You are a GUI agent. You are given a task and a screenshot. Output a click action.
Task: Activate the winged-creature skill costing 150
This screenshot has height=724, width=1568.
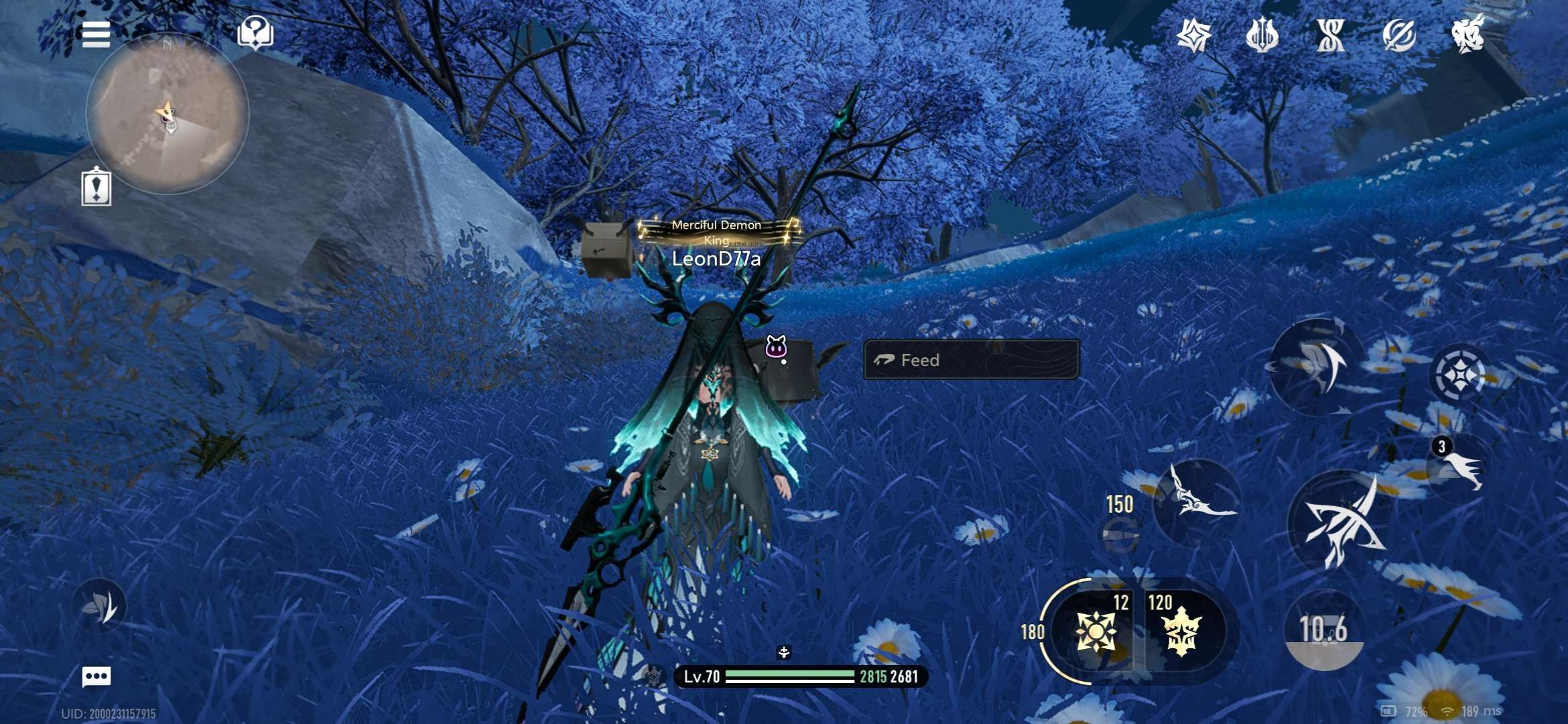[1197, 501]
